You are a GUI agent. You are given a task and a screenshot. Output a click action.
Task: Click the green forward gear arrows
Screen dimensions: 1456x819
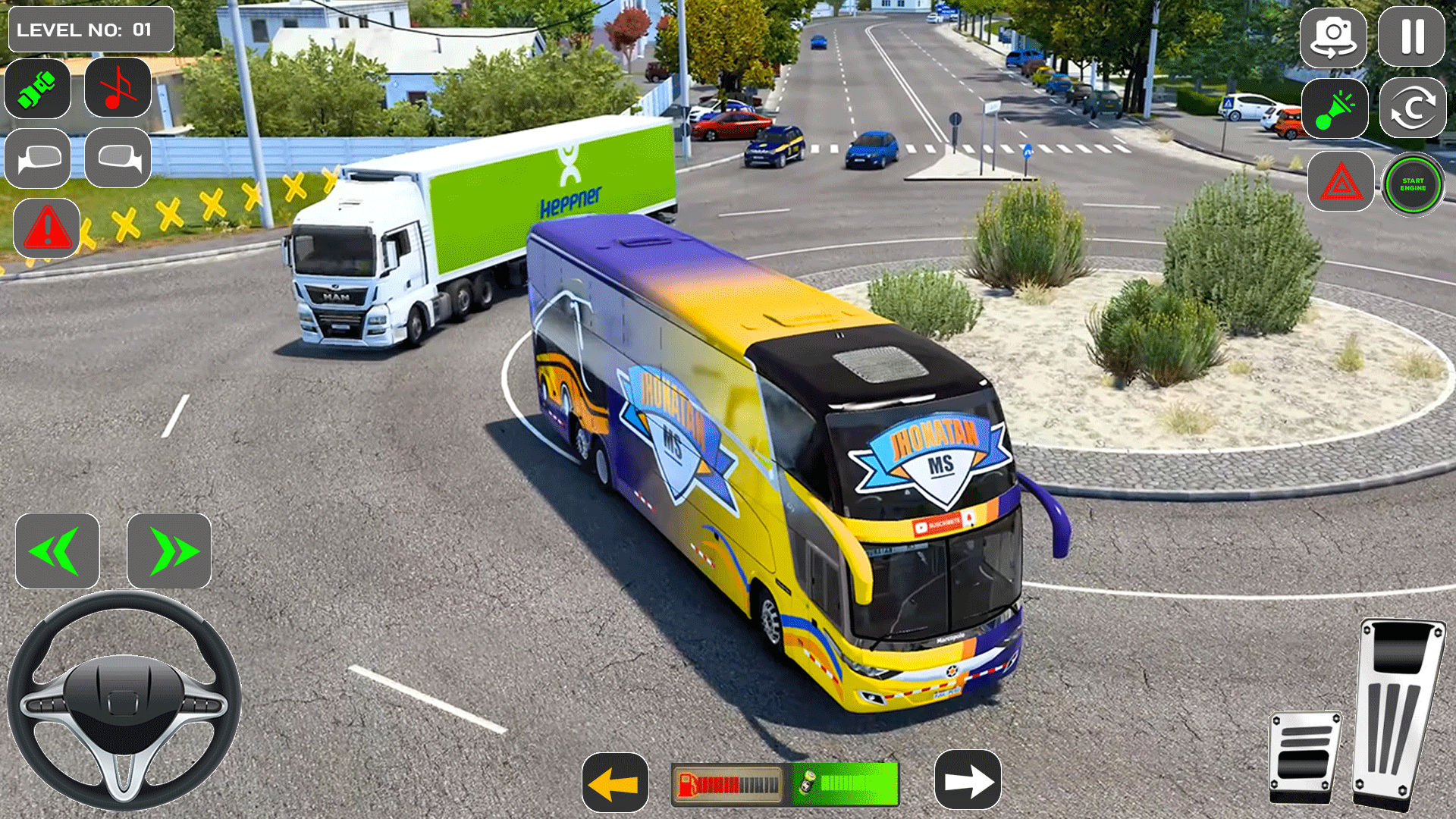(168, 551)
